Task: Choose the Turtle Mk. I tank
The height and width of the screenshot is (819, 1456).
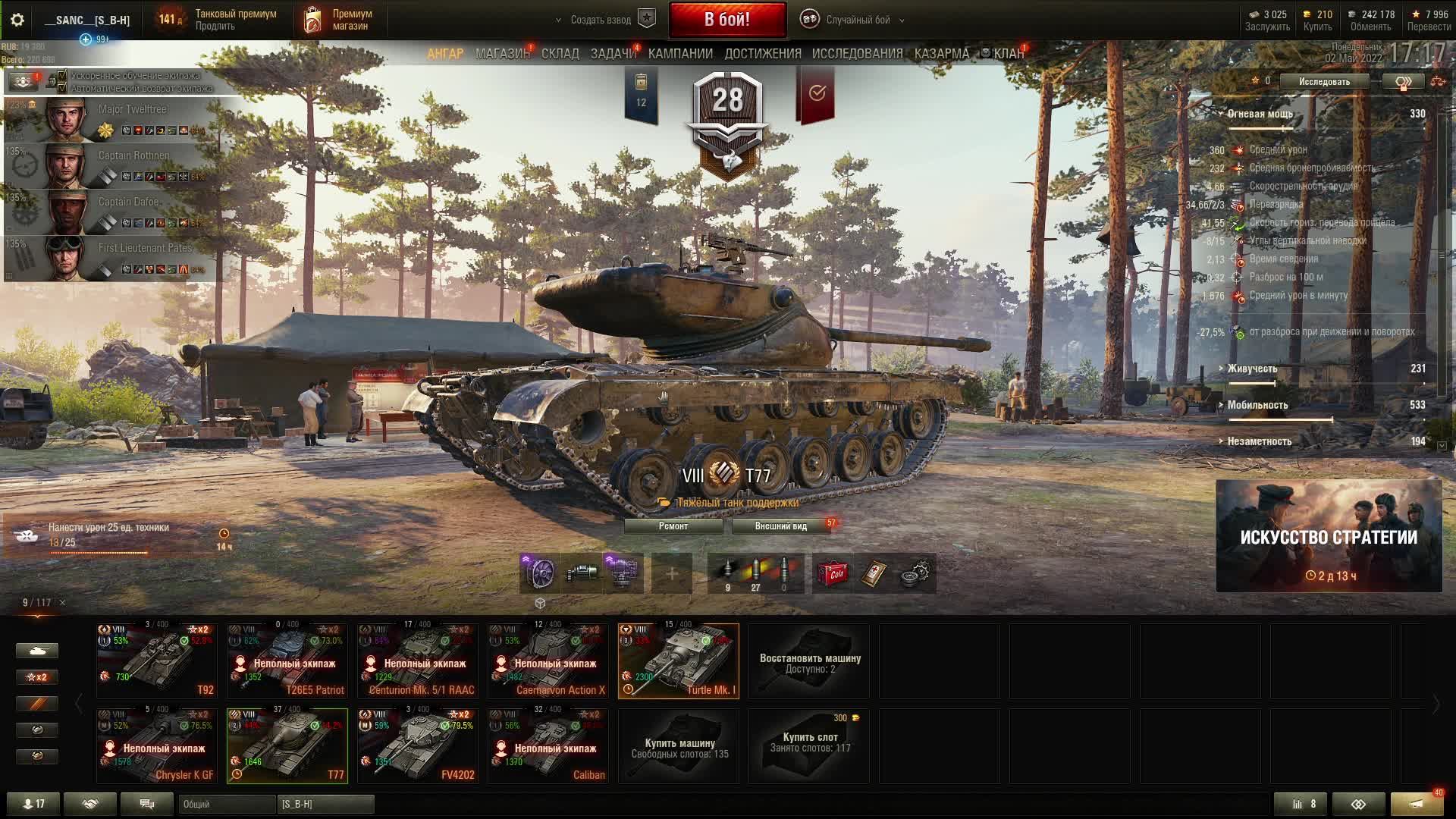Action: (x=679, y=661)
